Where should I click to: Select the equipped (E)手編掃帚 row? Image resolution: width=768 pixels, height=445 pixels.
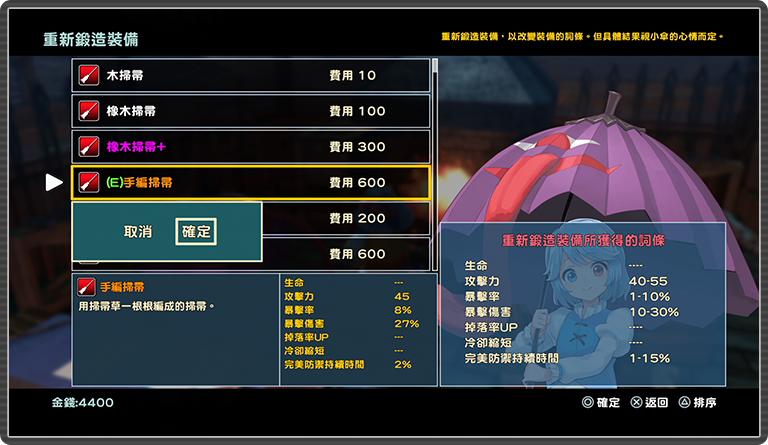click(x=251, y=183)
